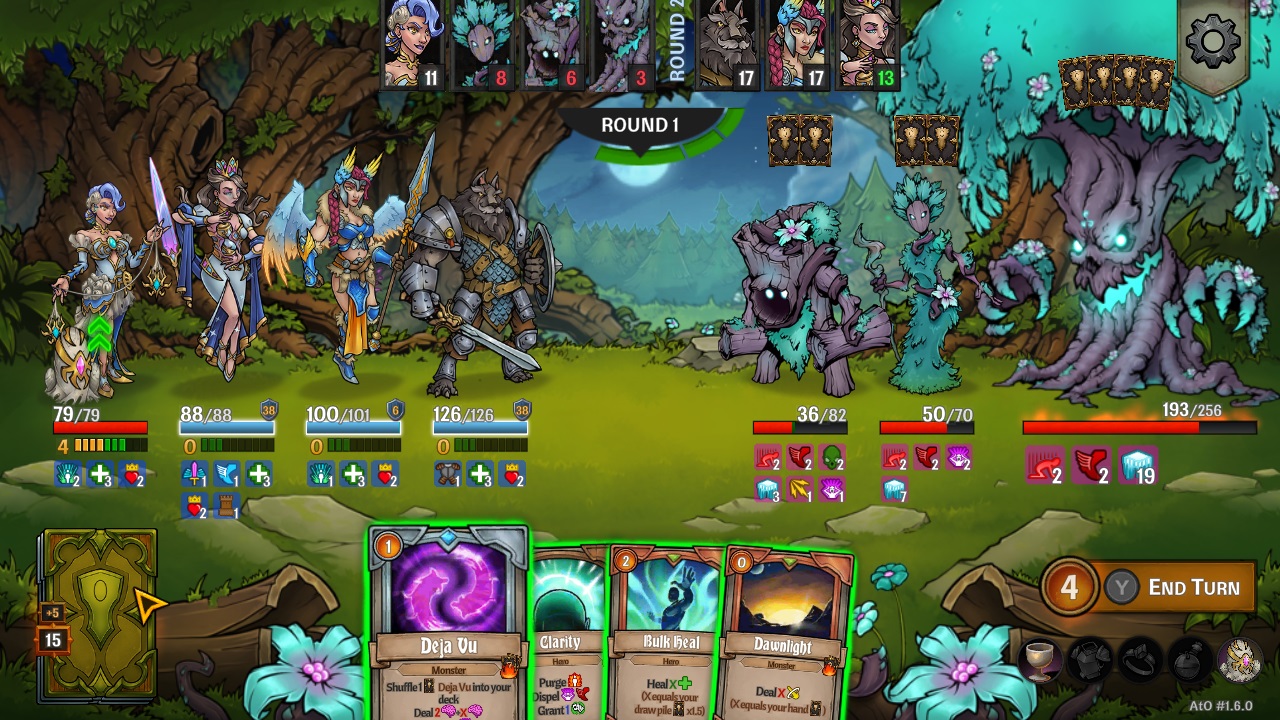The image size is (1280, 720).
Task: Click the Cripple debuff icon under the left sapling
Action: coord(766,457)
